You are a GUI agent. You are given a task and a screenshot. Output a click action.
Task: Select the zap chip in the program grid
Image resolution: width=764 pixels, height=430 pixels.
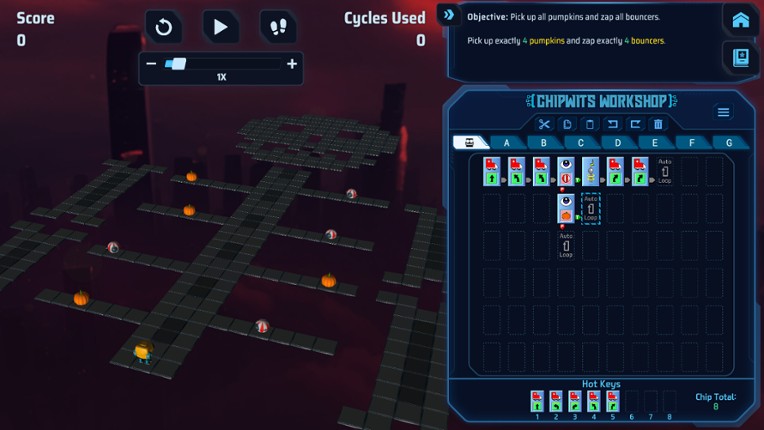click(x=590, y=171)
